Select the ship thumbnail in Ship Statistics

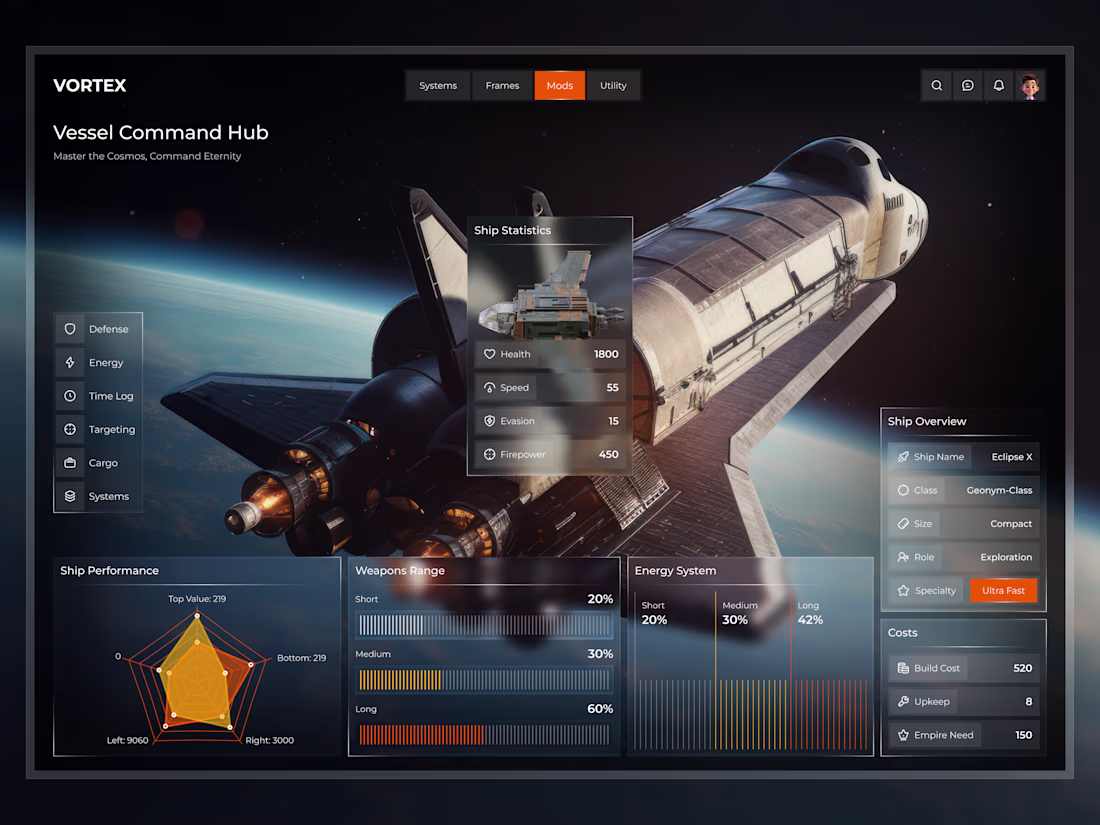click(550, 302)
